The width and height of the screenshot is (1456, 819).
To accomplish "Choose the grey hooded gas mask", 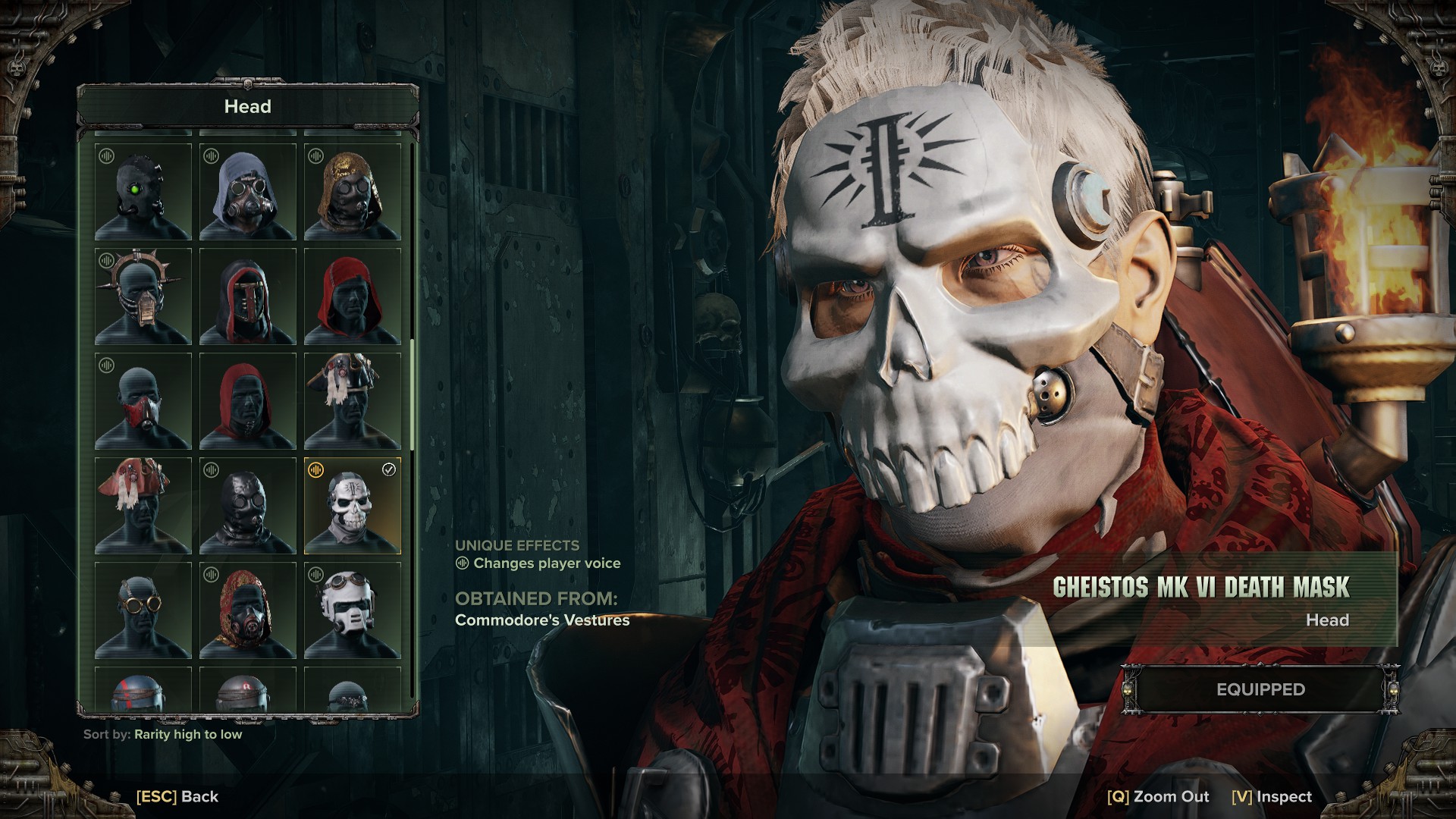I will [x=248, y=192].
